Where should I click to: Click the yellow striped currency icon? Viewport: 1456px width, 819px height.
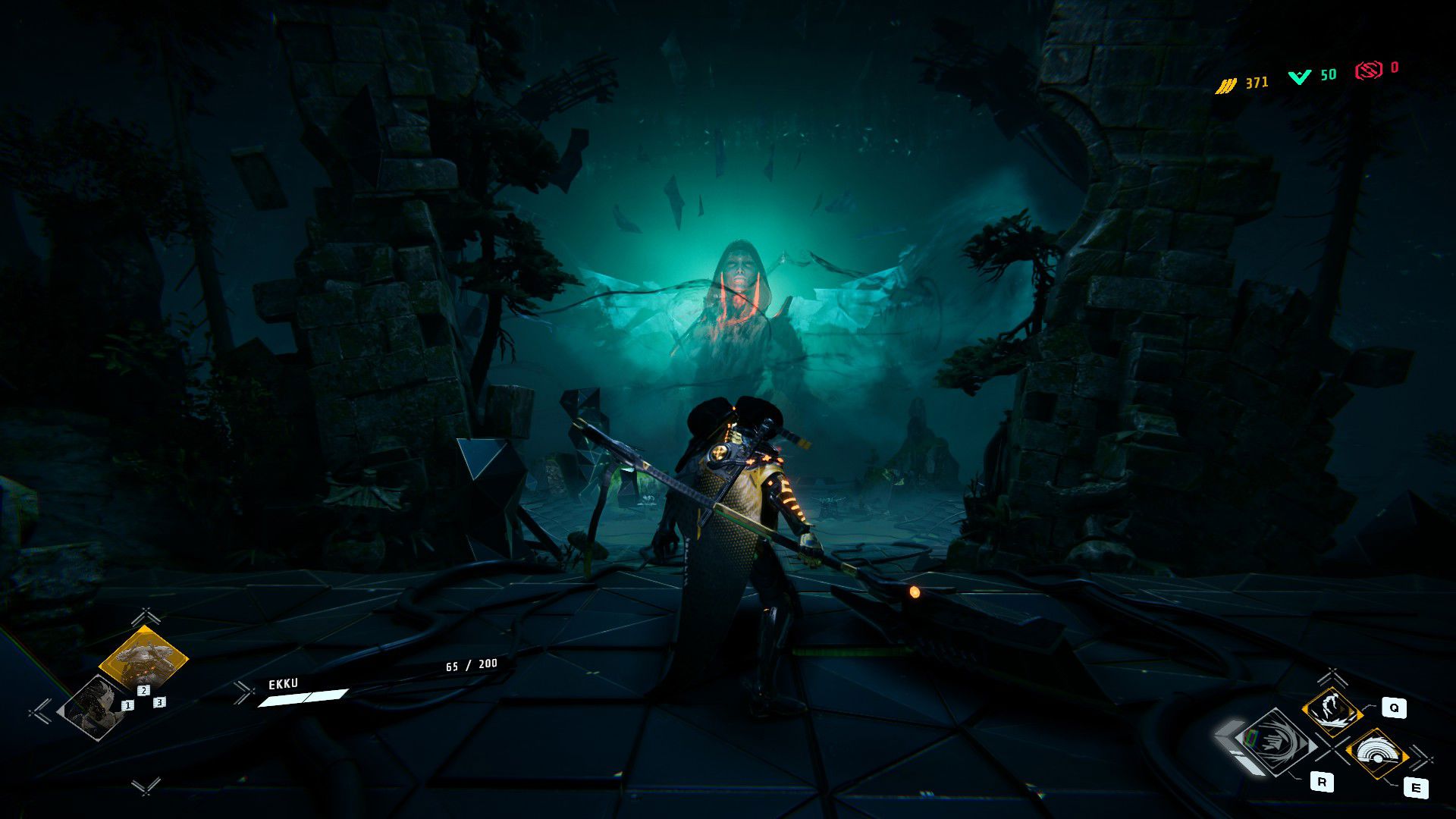pos(1225,86)
